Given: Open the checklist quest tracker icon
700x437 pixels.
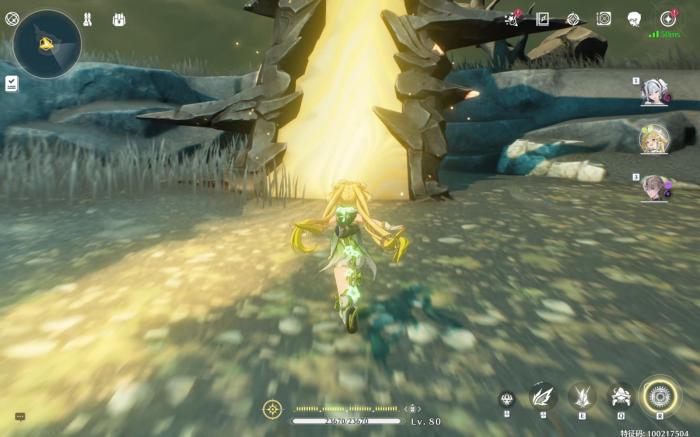Looking at the screenshot, I should (11, 83).
